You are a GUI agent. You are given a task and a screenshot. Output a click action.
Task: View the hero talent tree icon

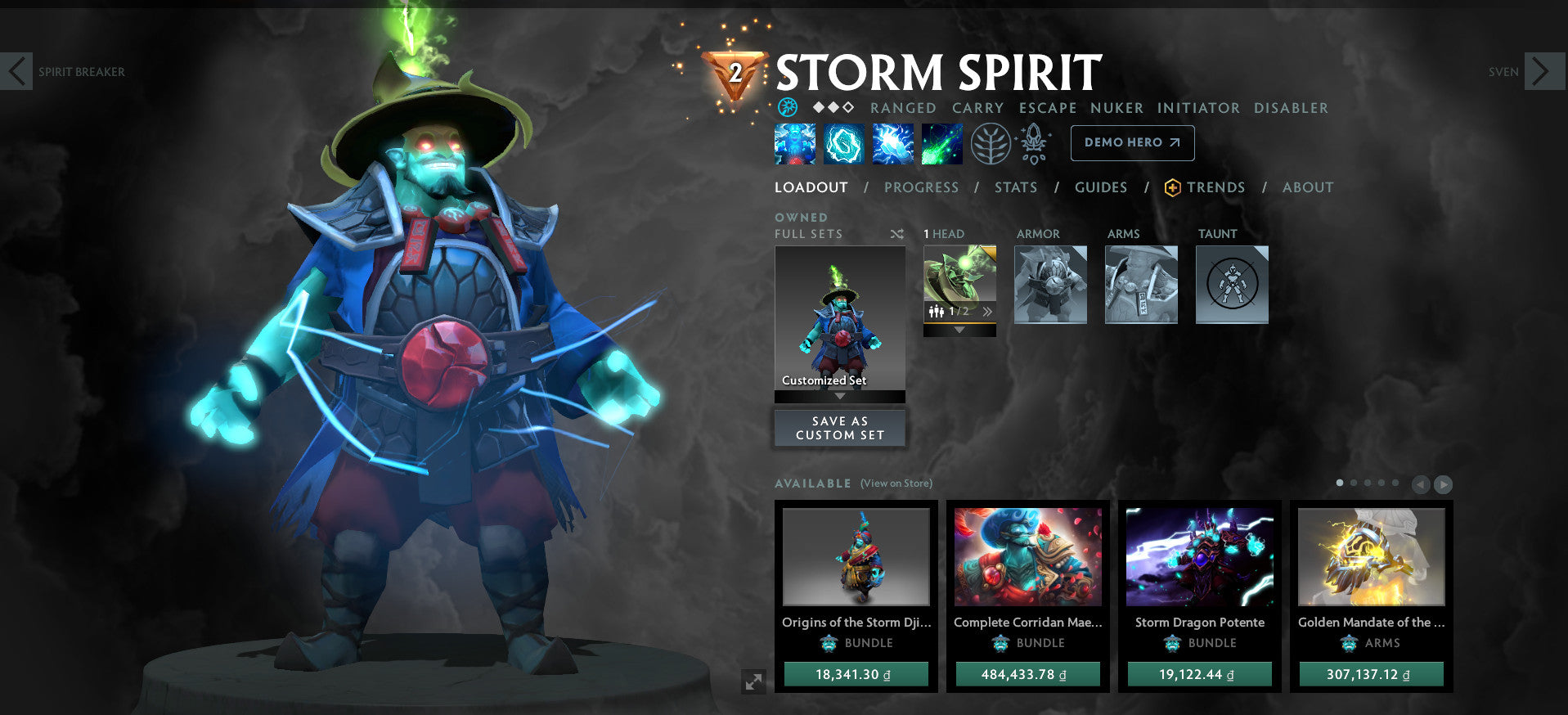coord(992,142)
